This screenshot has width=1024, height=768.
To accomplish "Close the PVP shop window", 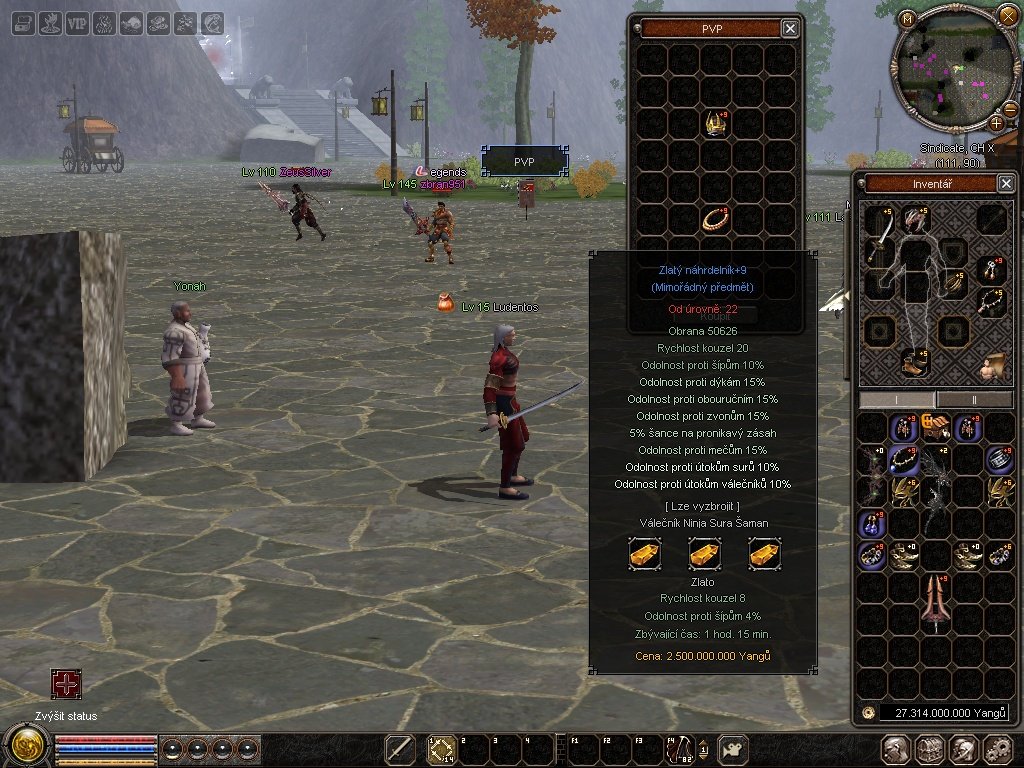I will pyautogui.click(x=790, y=29).
